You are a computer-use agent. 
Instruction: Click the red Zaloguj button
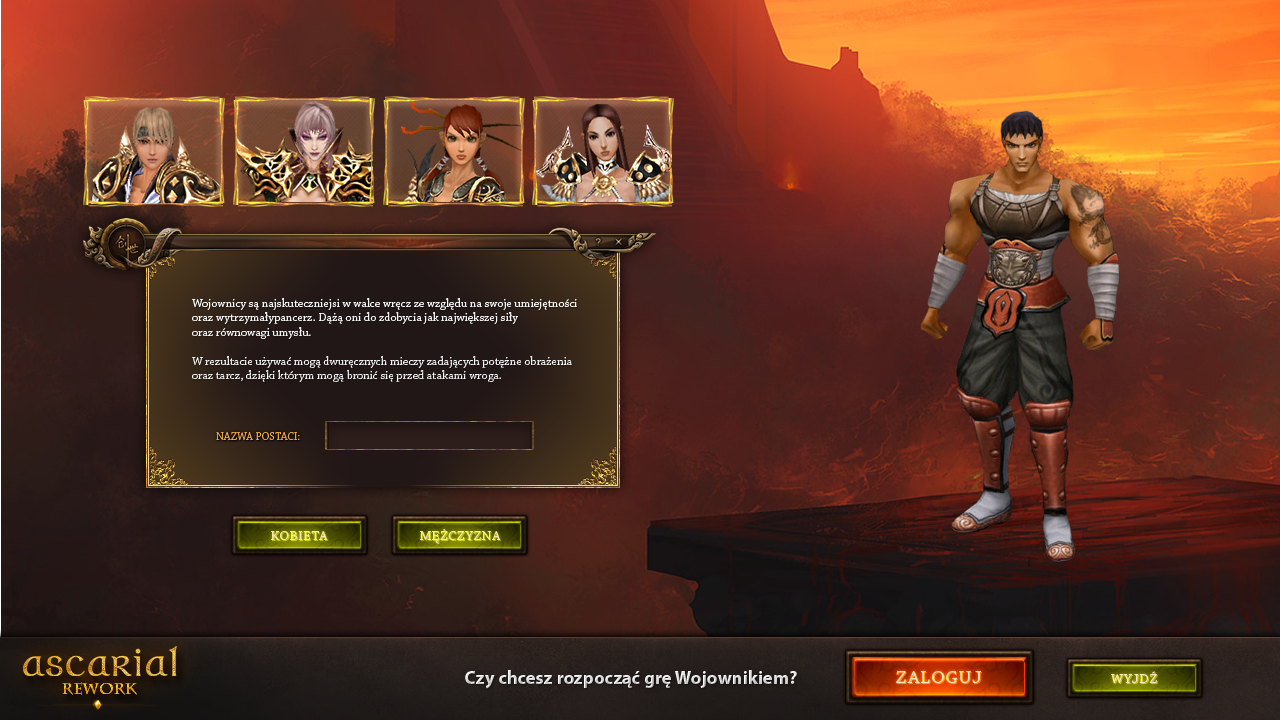coord(939,677)
